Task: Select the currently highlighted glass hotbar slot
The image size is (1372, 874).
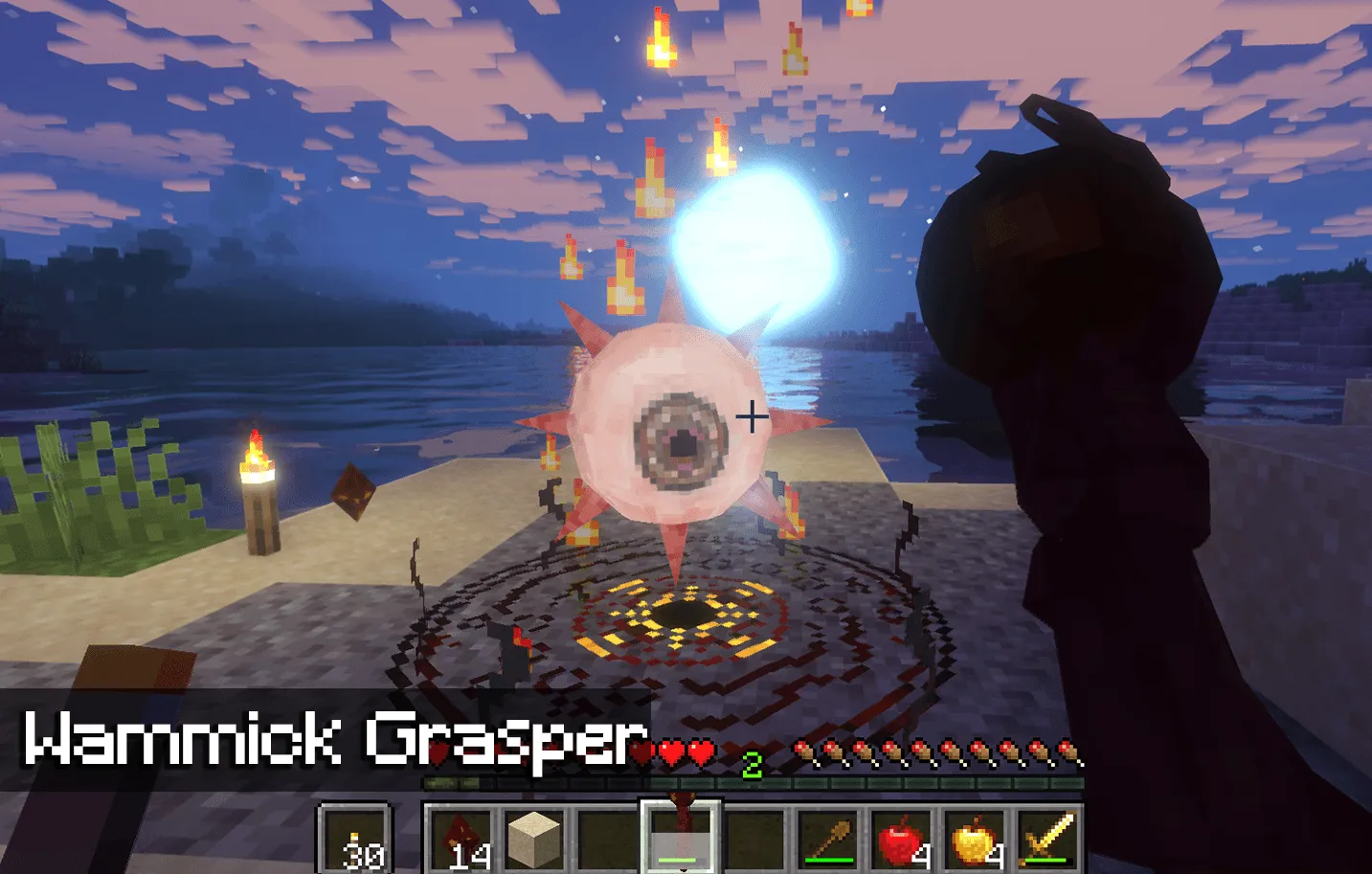Action: [680, 840]
